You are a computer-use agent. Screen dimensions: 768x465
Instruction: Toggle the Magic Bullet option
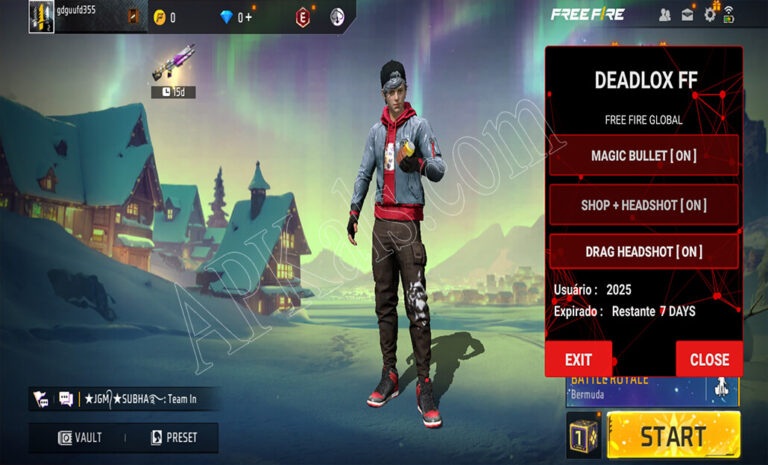pos(643,155)
